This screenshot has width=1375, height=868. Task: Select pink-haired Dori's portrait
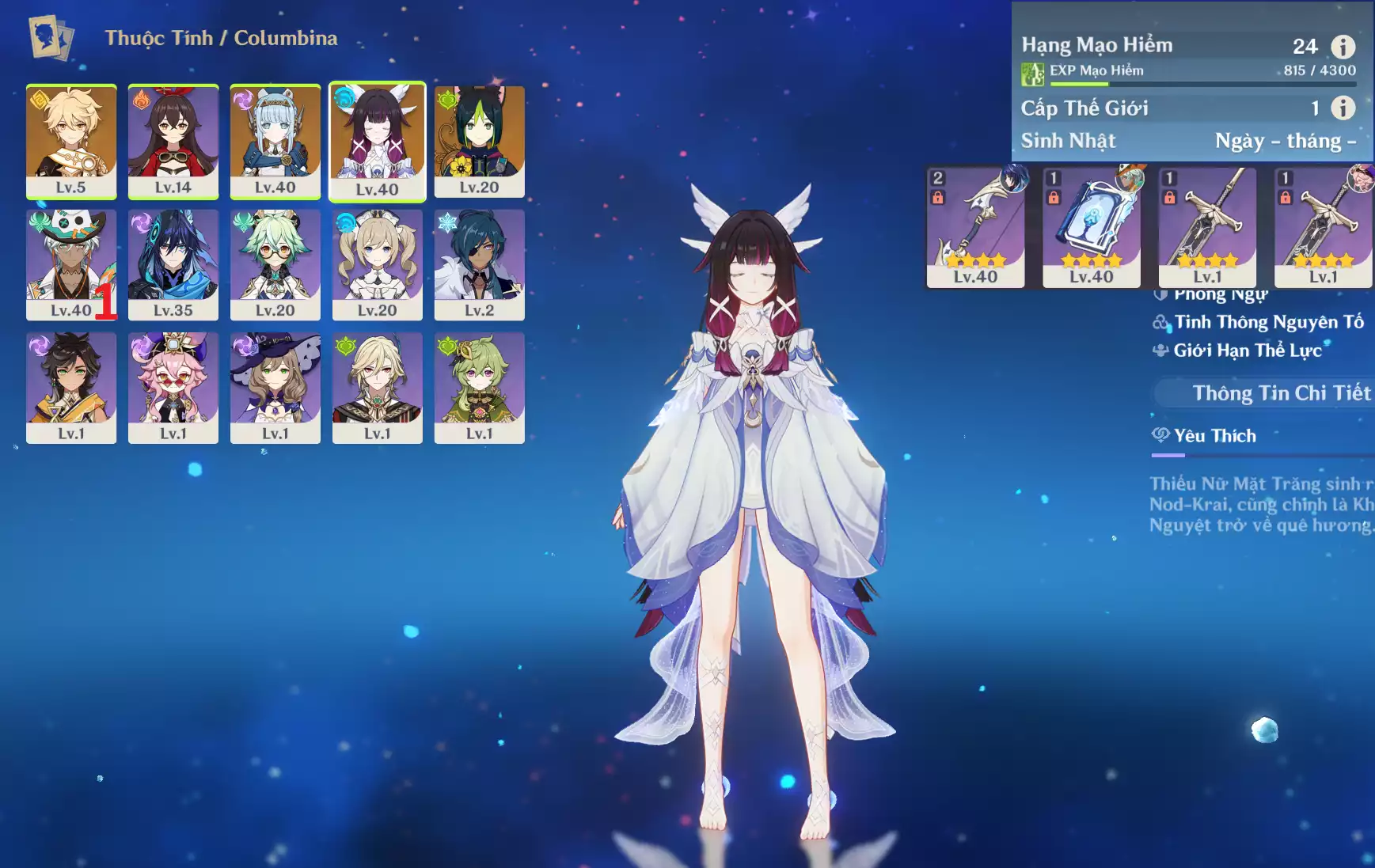(x=173, y=387)
